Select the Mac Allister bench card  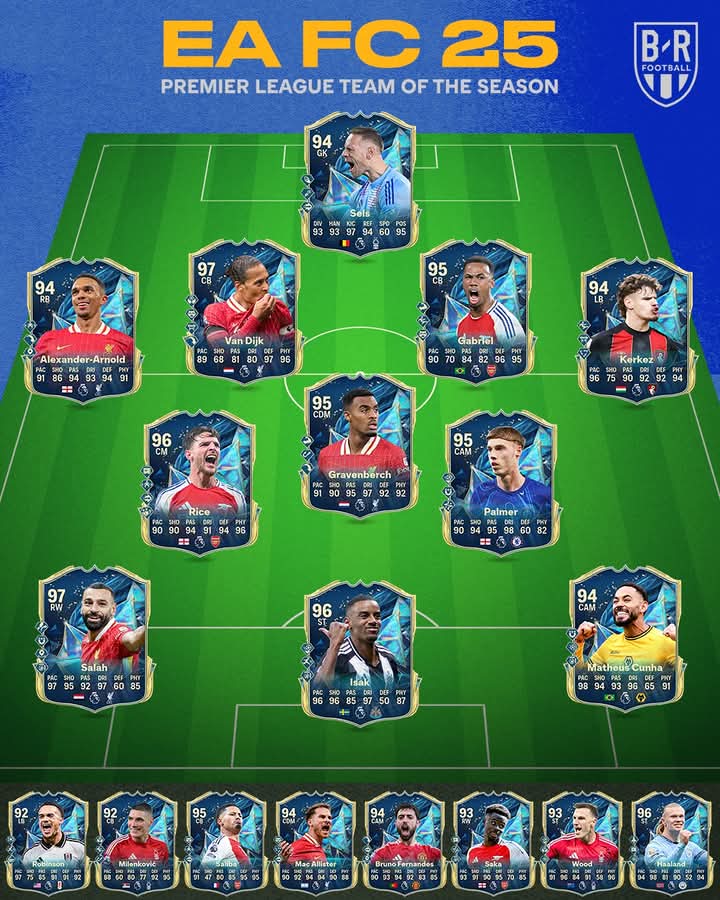pos(315,841)
